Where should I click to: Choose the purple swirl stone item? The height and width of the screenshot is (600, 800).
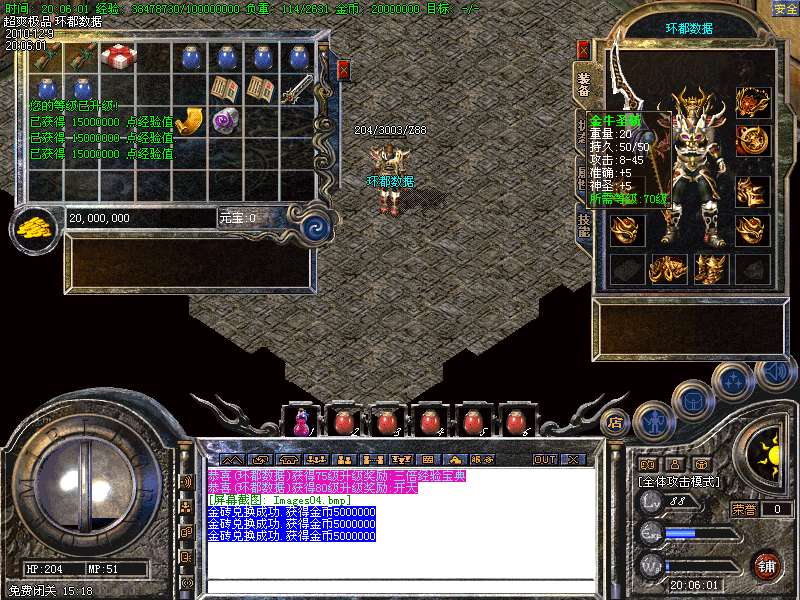point(226,121)
